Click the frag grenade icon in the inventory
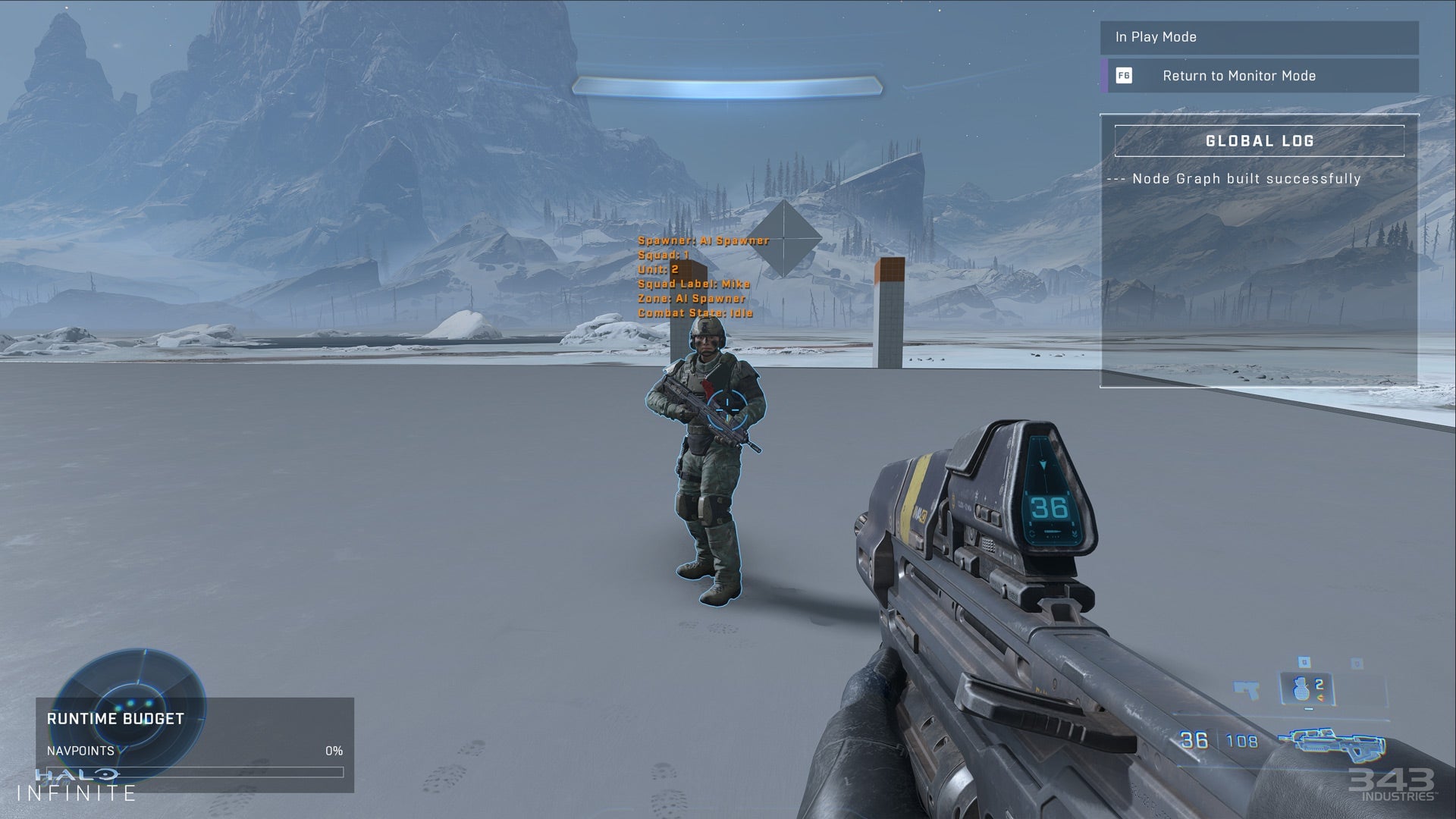Image resolution: width=1456 pixels, height=819 pixels. coord(1301,690)
